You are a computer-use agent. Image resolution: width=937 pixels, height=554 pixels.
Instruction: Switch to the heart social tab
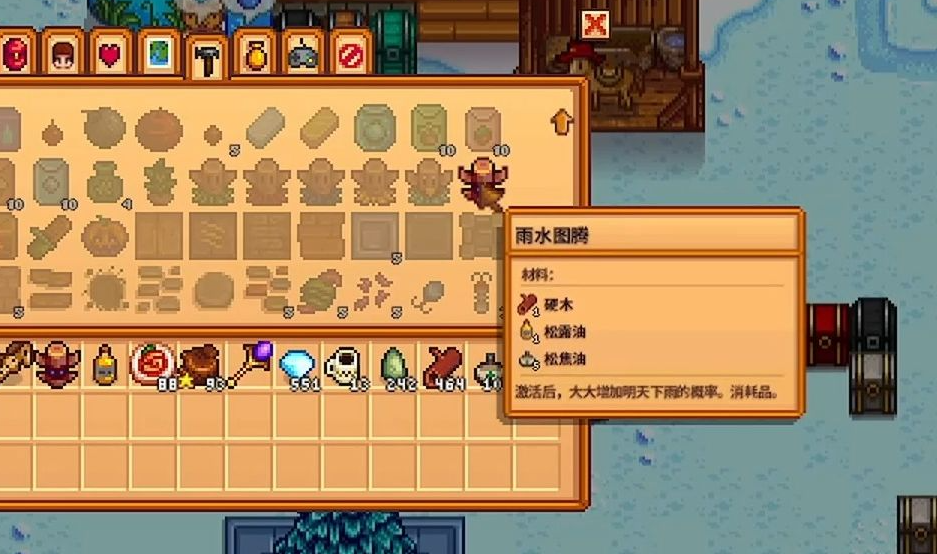pos(109,55)
